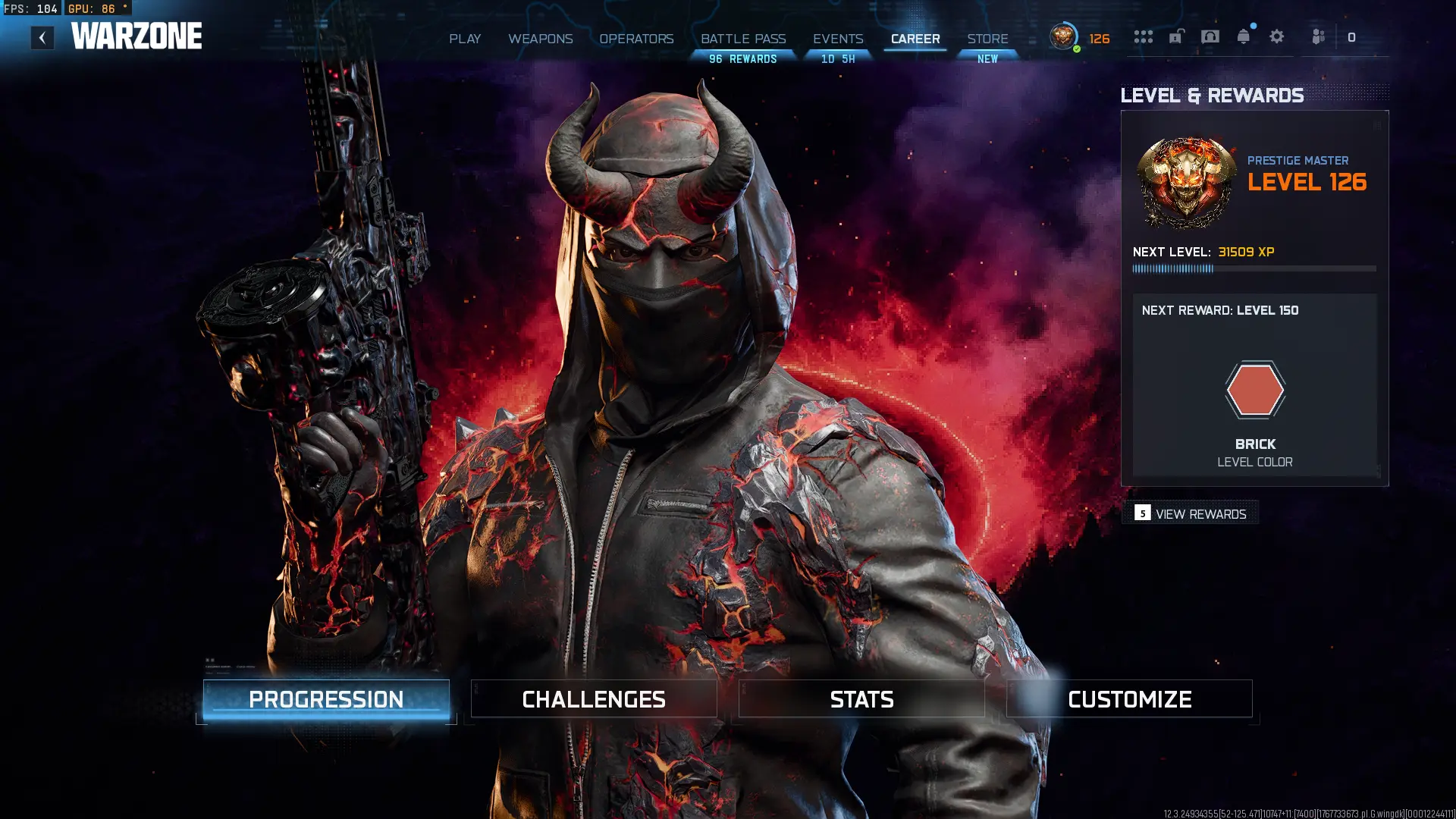Select the Brick level color swatch
Viewport: 1456px width, 819px height.
pos(1255,390)
